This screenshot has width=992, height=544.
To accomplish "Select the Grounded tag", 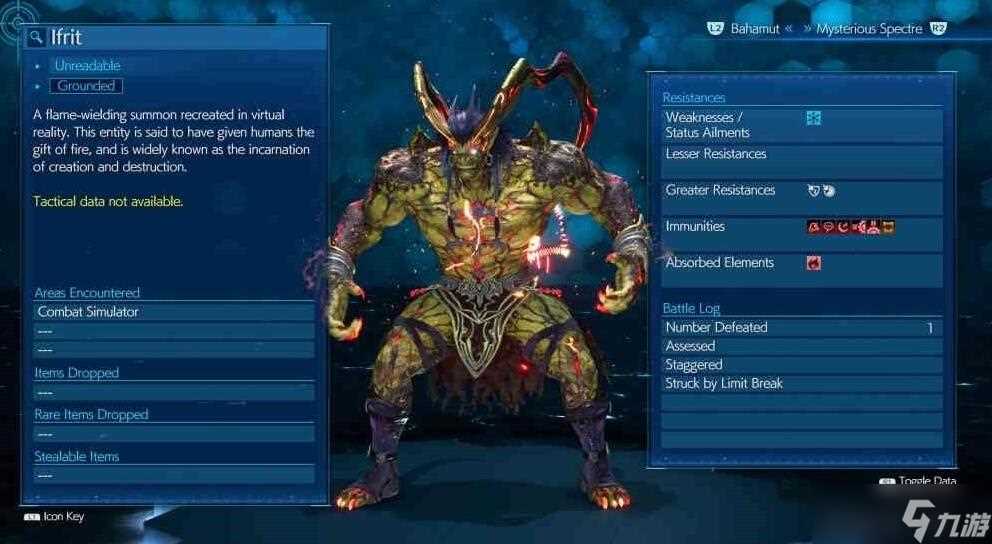I will point(86,86).
